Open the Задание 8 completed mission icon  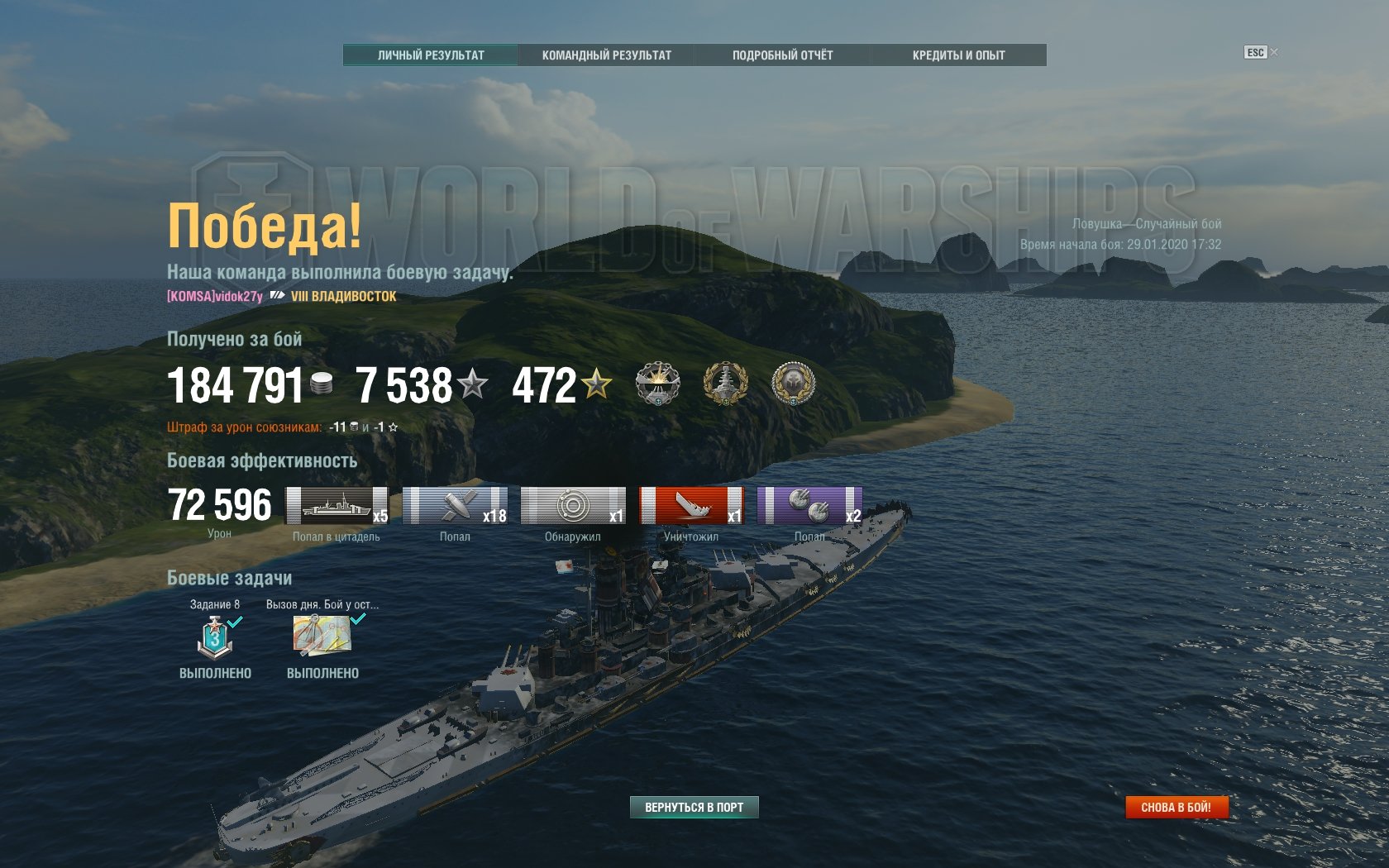(x=215, y=637)
